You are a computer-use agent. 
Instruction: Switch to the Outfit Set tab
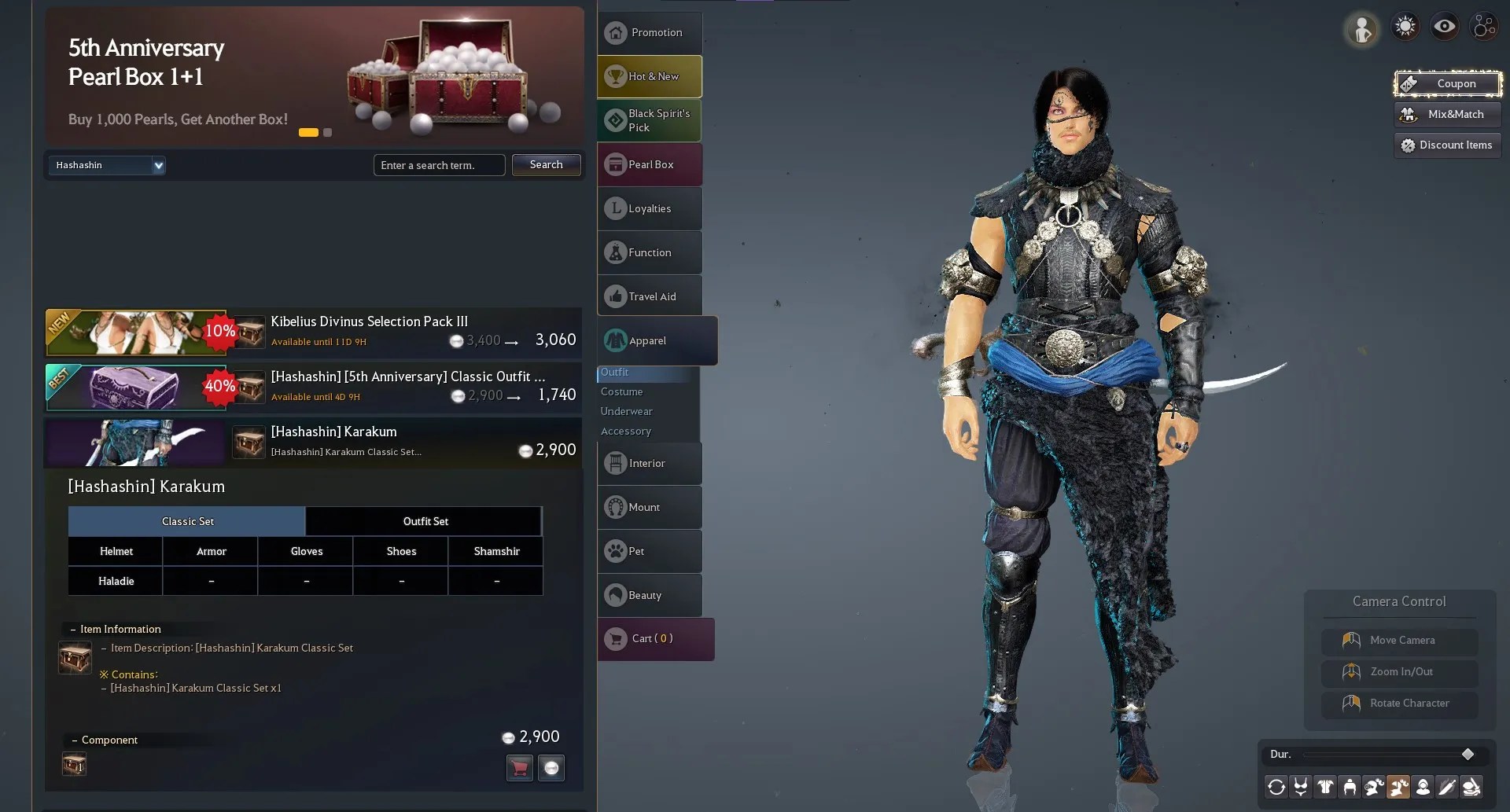point(425,521)
